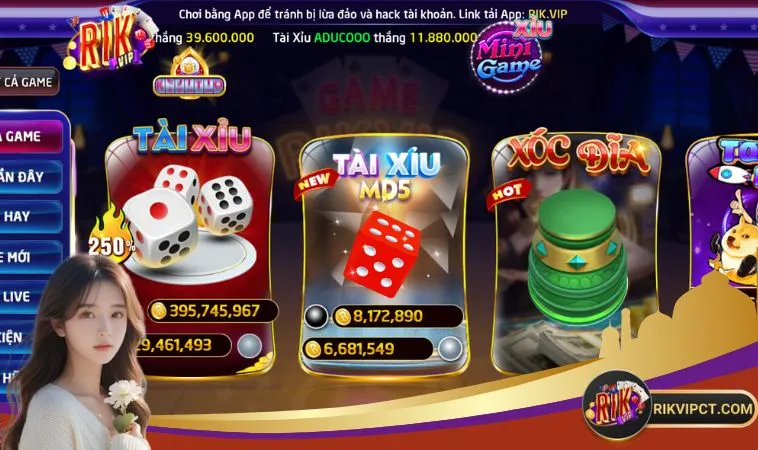
Task: Switch to the highlighted 'Game' sidebar tab
Action: [x=30, y=137]
